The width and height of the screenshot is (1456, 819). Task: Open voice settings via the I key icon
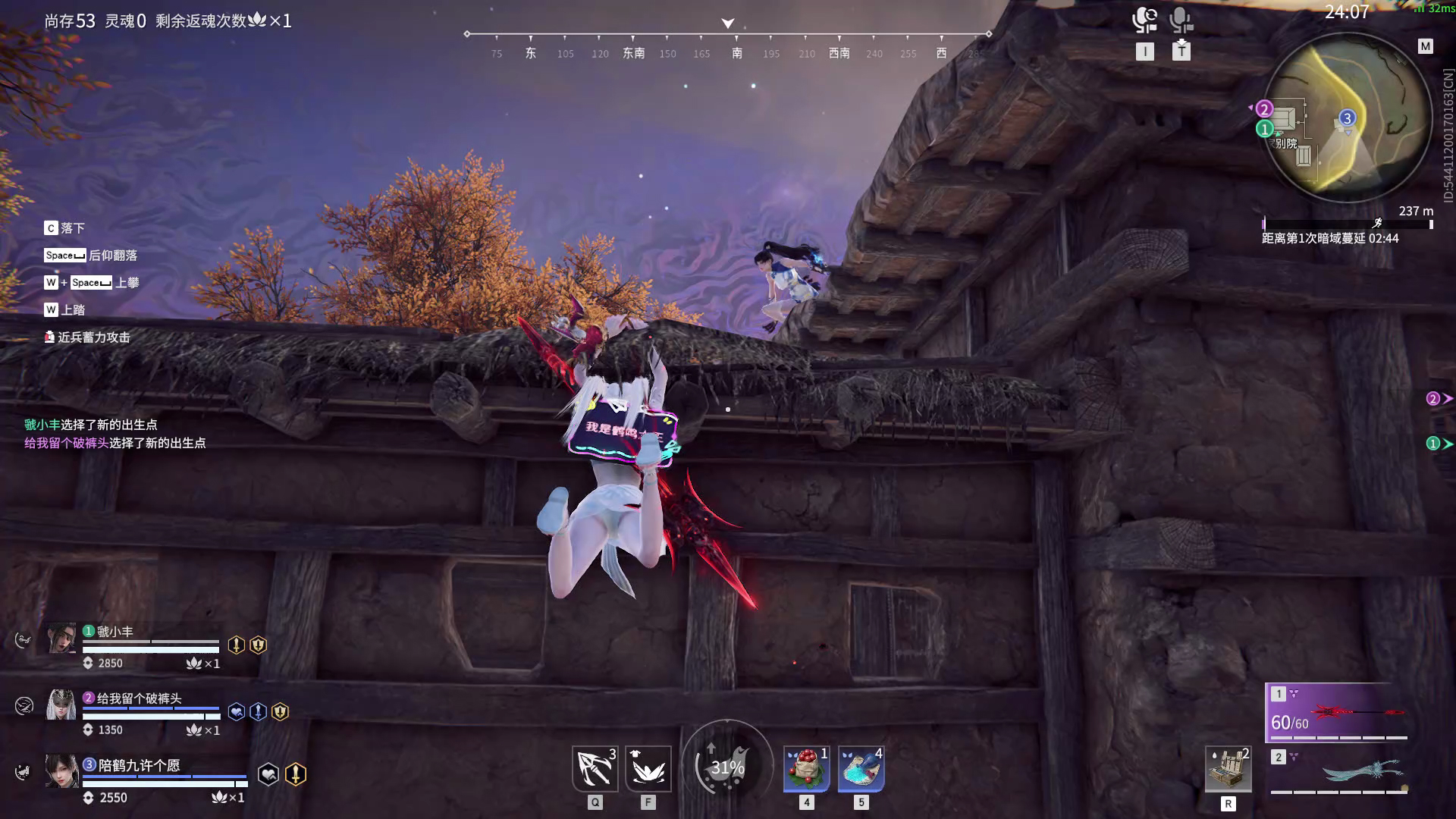1145,52
